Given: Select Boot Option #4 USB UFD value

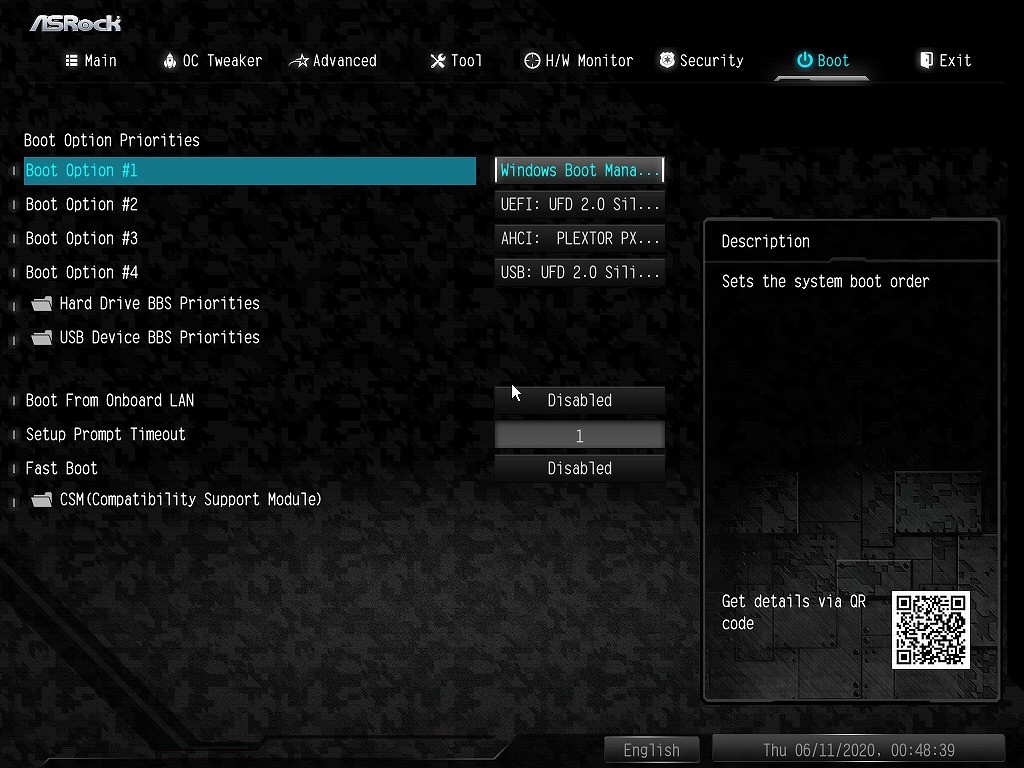Looking at the screenshot, I should point(579,273).
